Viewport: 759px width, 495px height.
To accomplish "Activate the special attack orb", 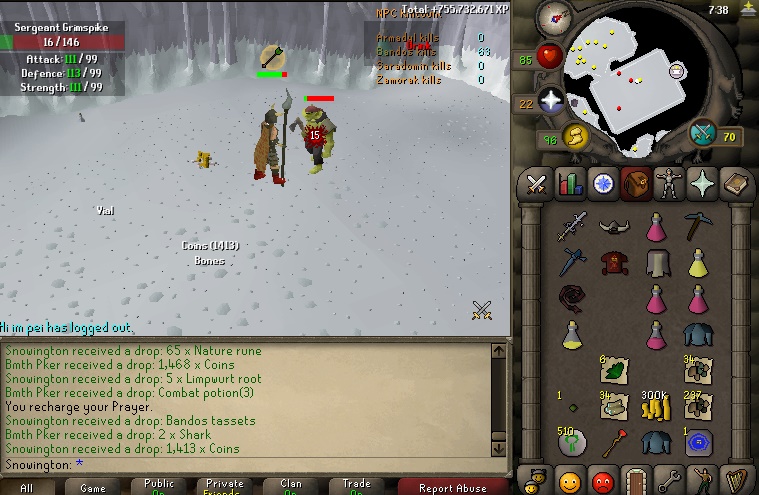I will tap(705, 133).
